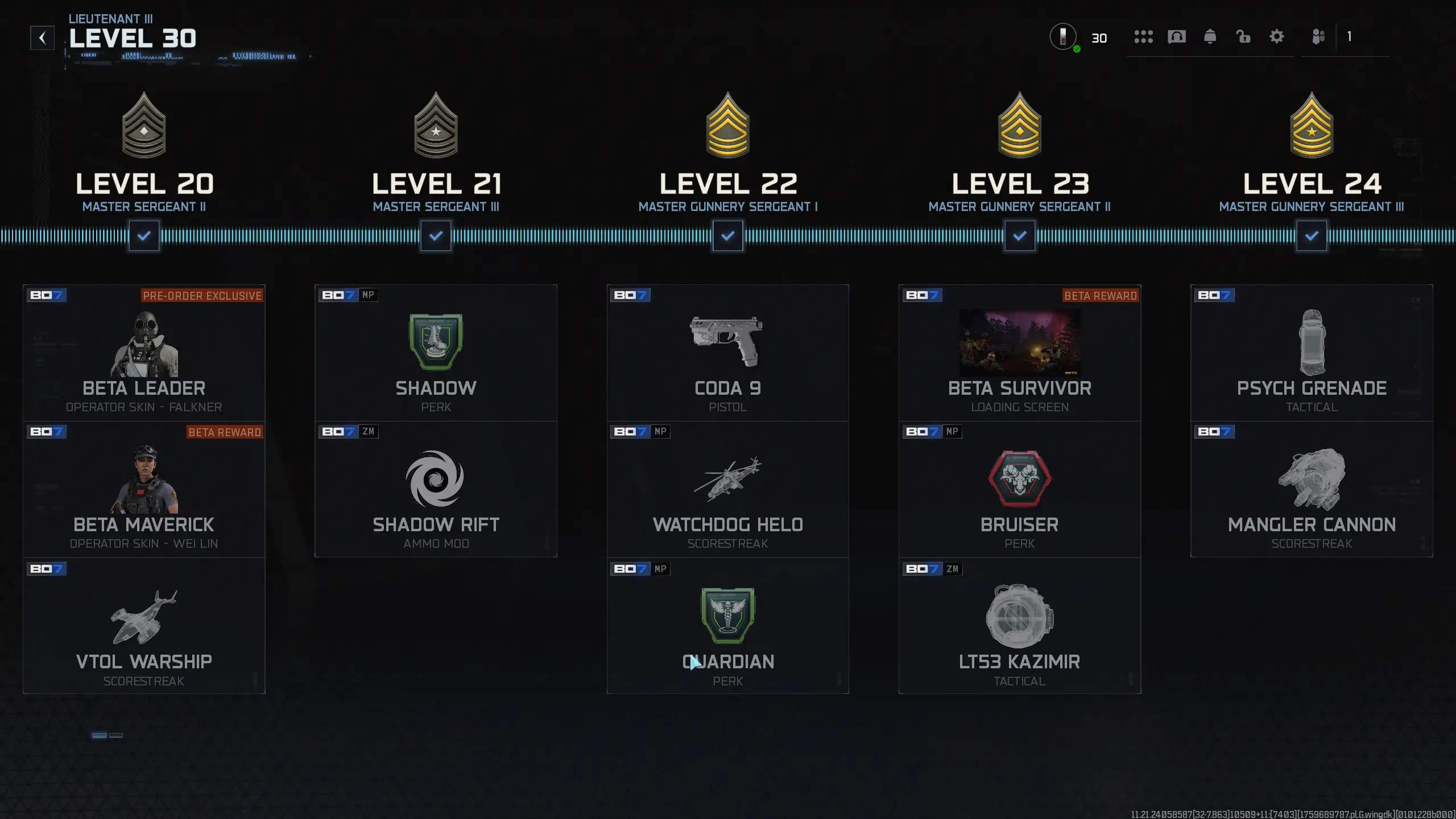This screenshot has width=1456, height=819.
Task: Select the Beta Survivor loading screen reward
Action: coord(1019,343)
